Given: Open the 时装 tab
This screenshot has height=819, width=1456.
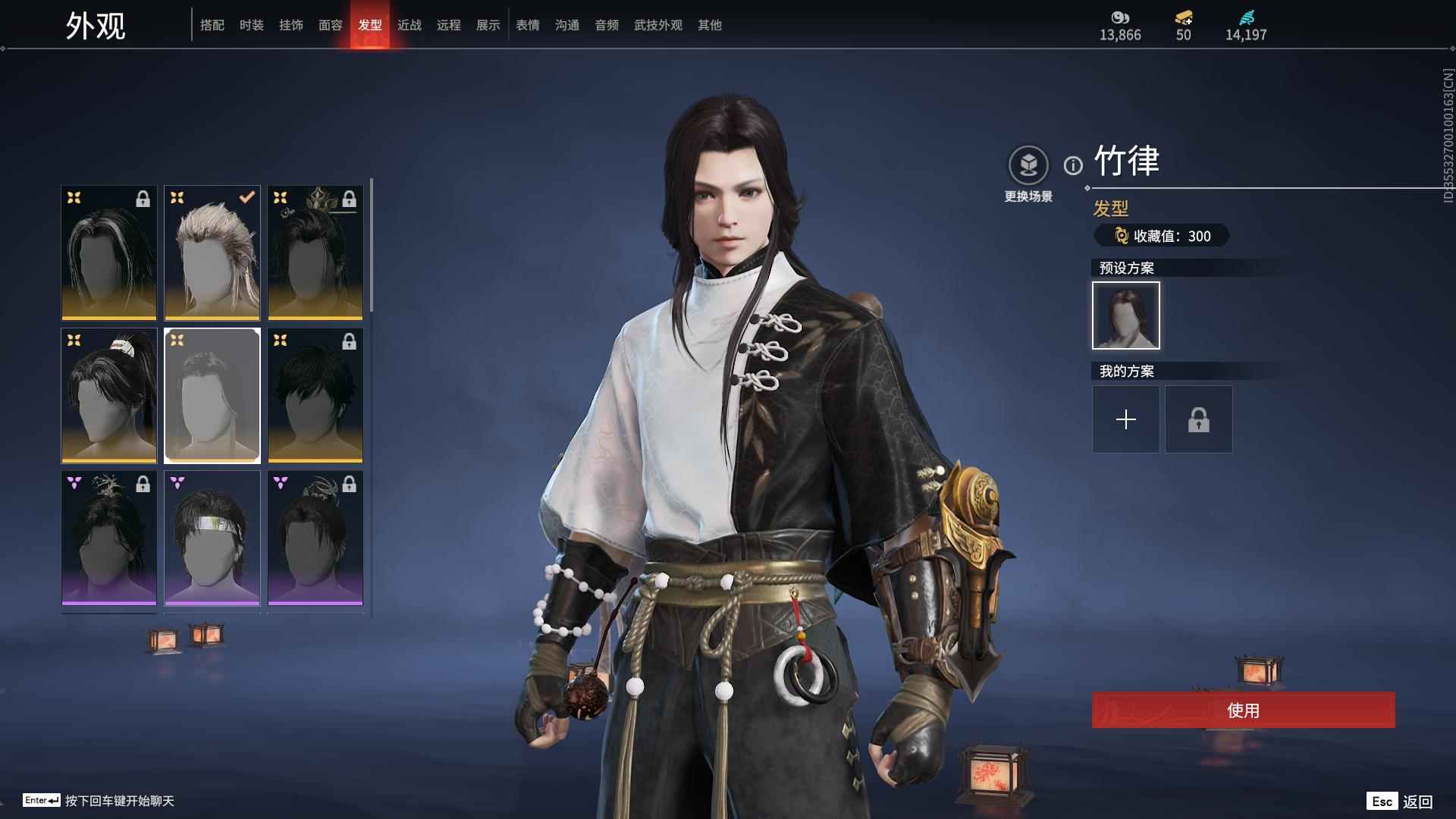Looking at the screenshot, I should (252, 25).
